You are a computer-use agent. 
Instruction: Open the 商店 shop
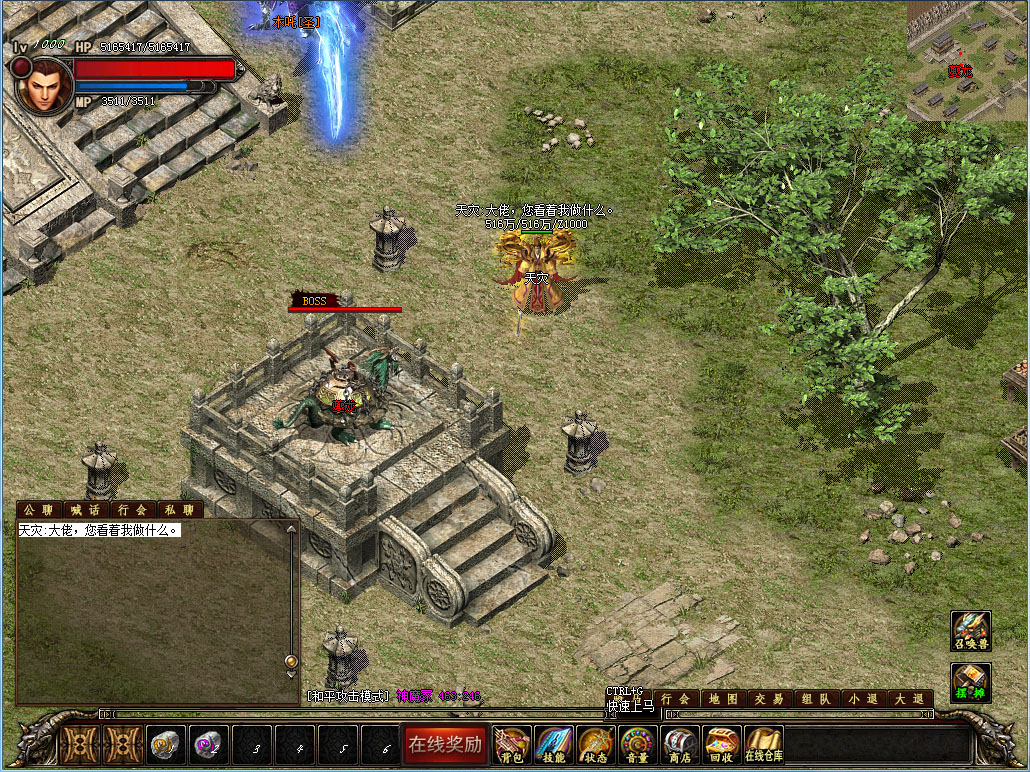[x=680, y=744]
